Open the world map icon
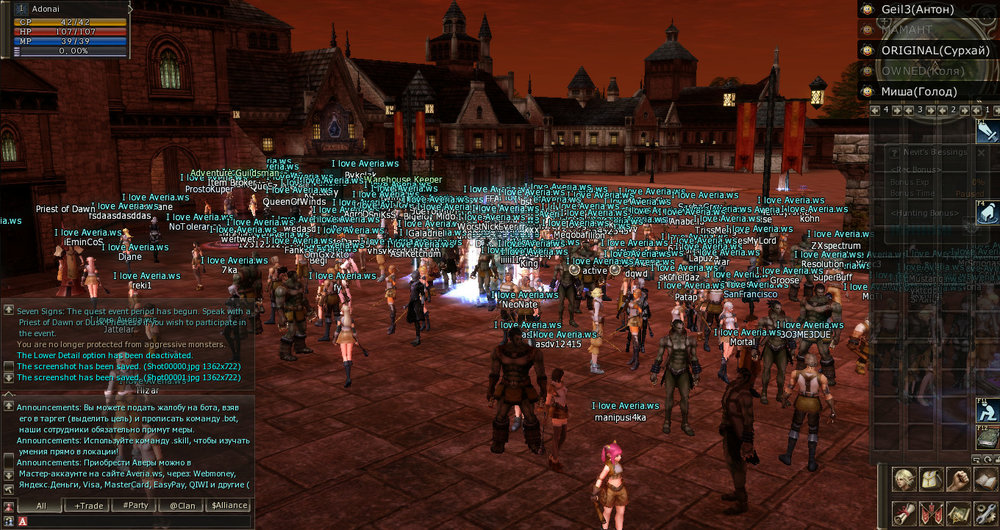 960,513
